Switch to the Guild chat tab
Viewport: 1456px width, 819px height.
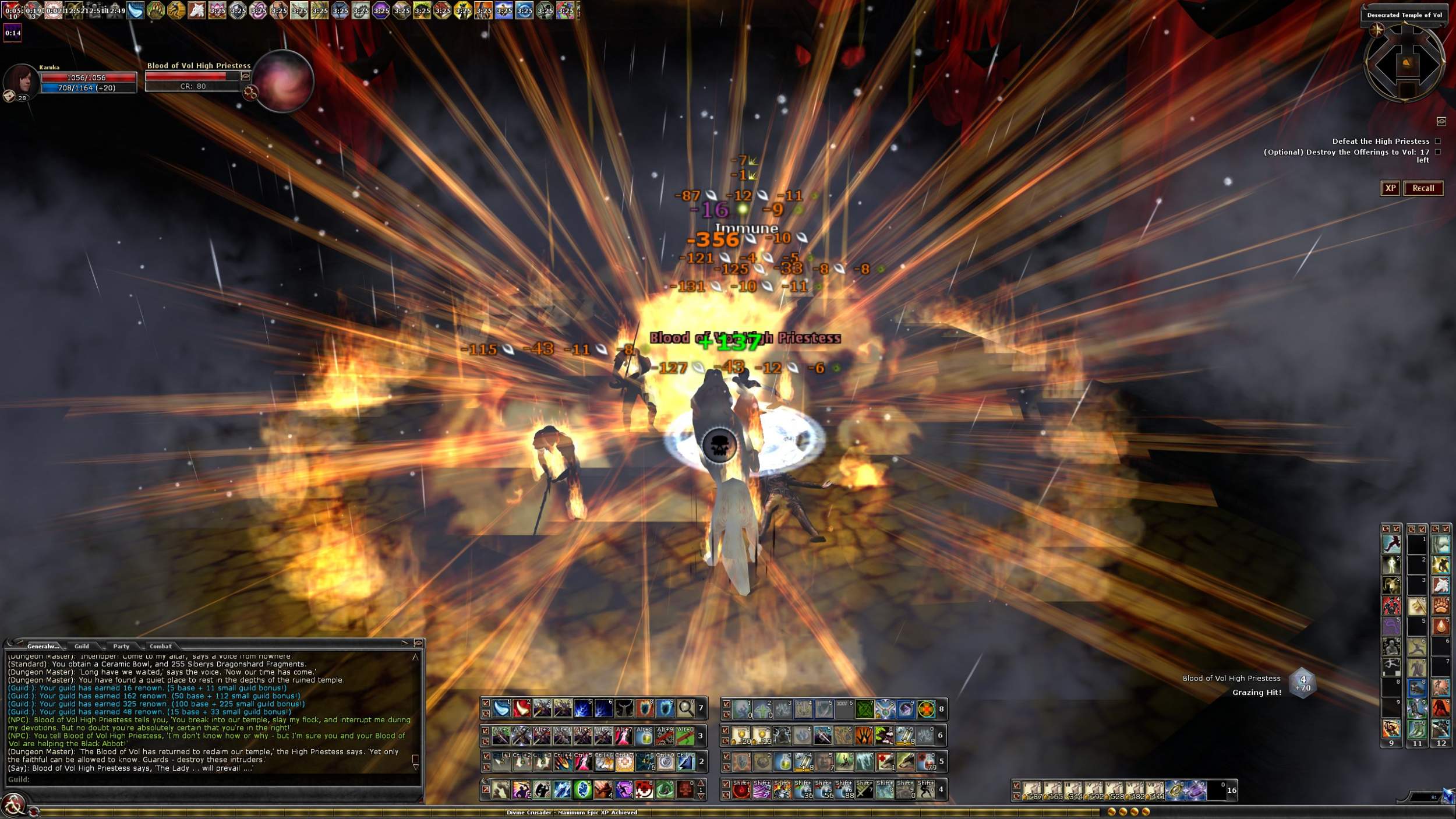pos(82,646)
